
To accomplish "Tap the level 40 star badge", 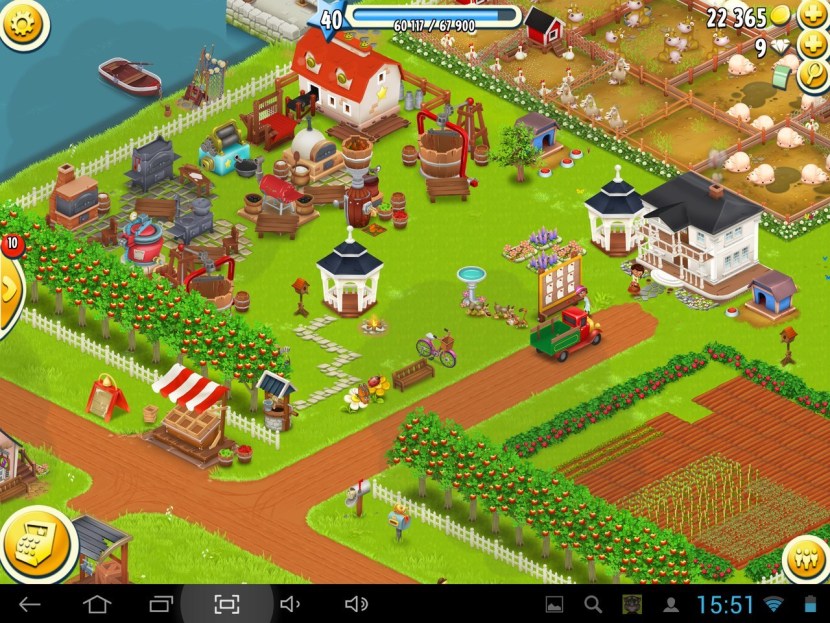I will [x=330, y=17].
